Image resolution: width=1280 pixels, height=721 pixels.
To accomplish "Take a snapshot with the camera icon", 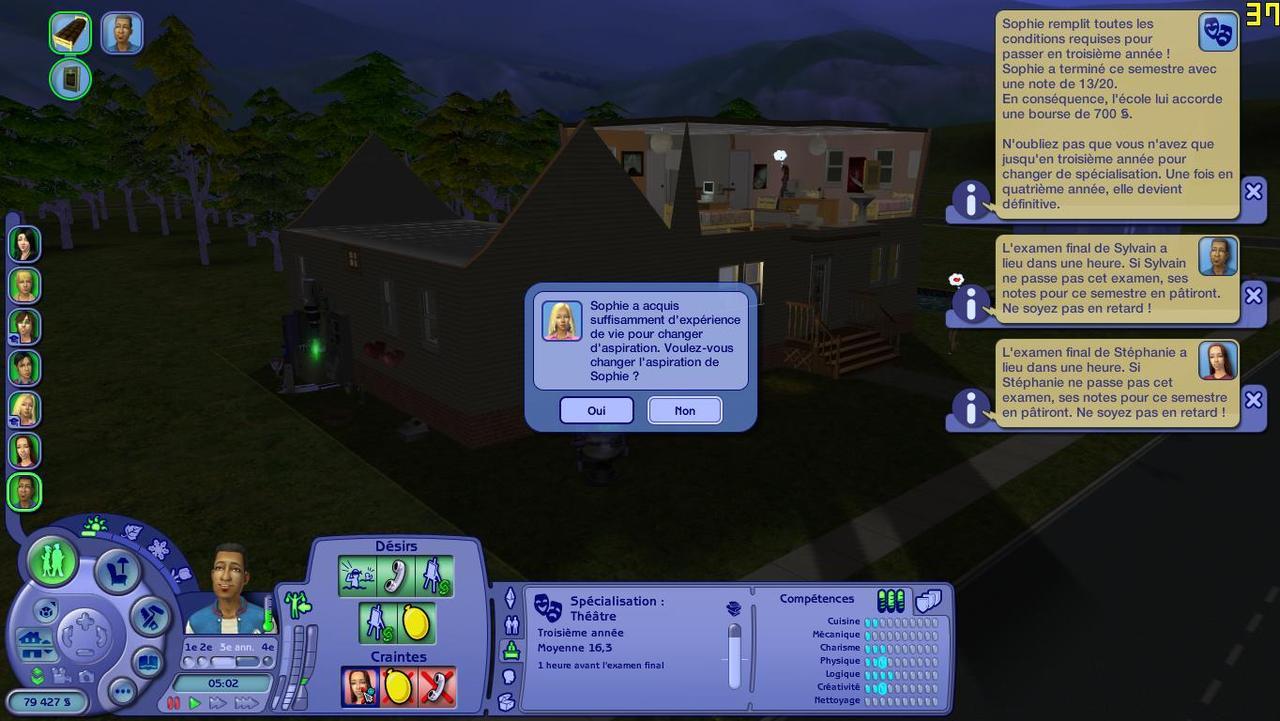I will [x=86, y=678].
